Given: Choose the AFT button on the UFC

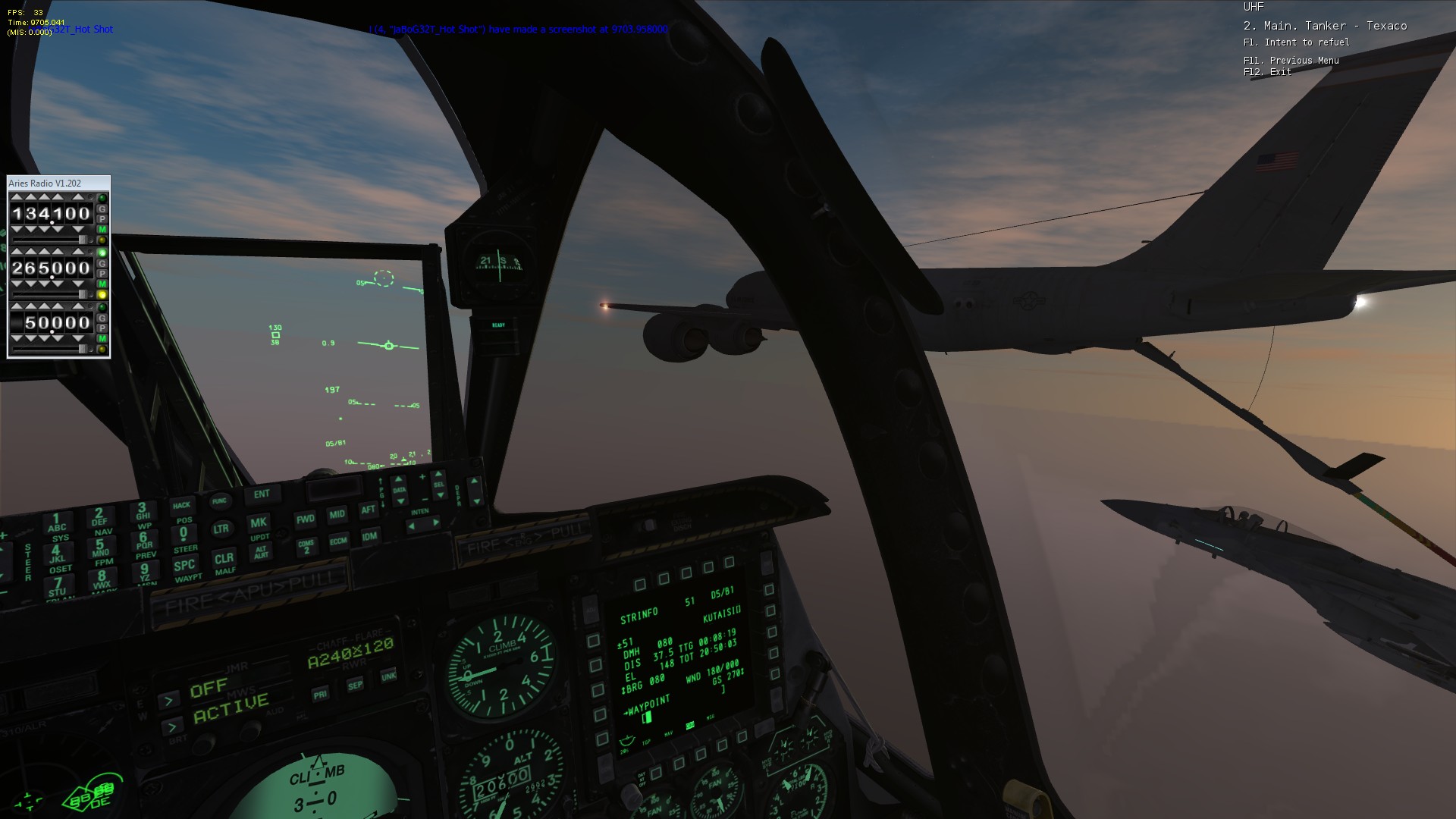Looking at the screenshot, I should [x=369, y=510].
